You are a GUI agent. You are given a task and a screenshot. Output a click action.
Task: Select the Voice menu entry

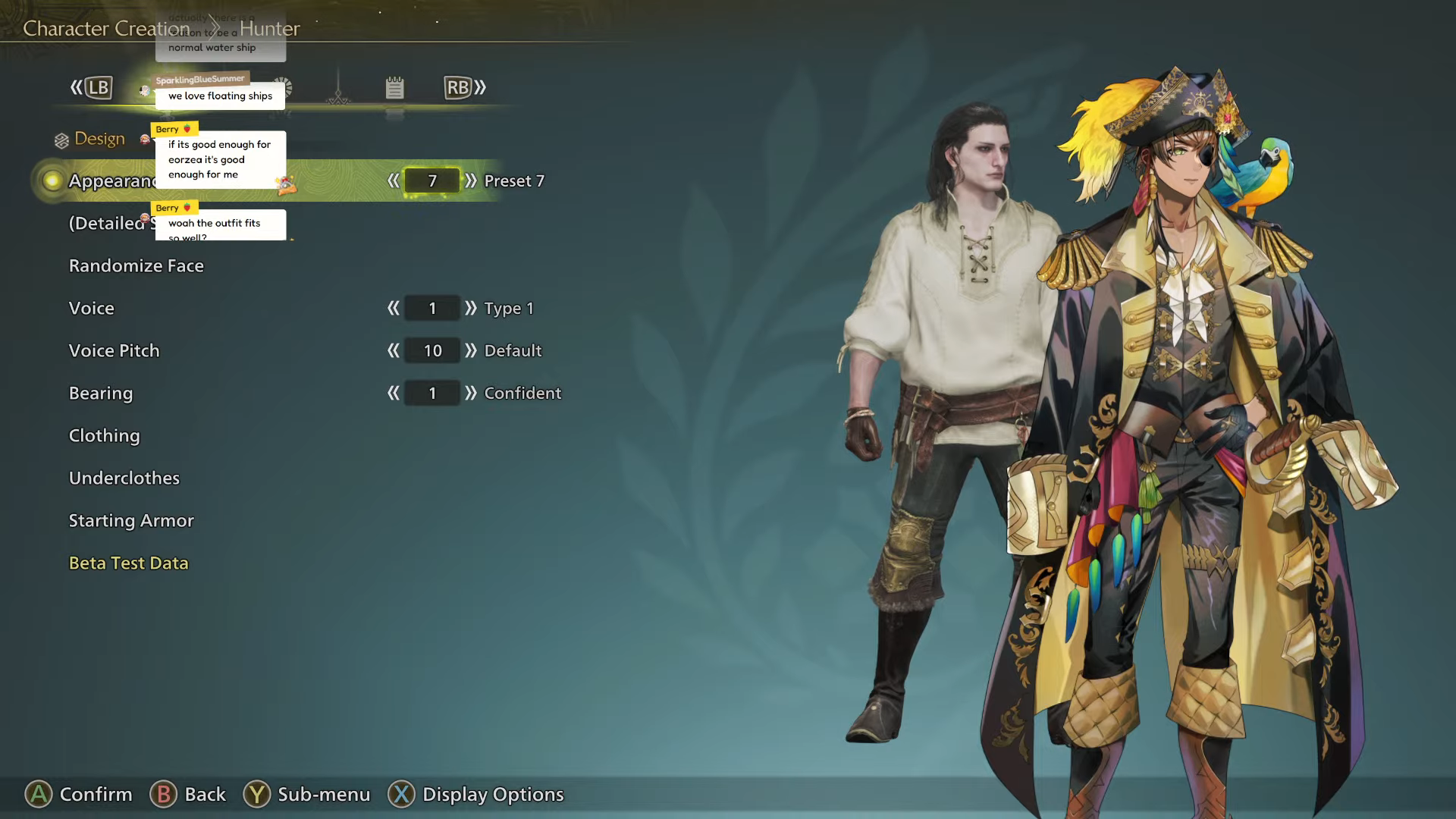(92, 309)
